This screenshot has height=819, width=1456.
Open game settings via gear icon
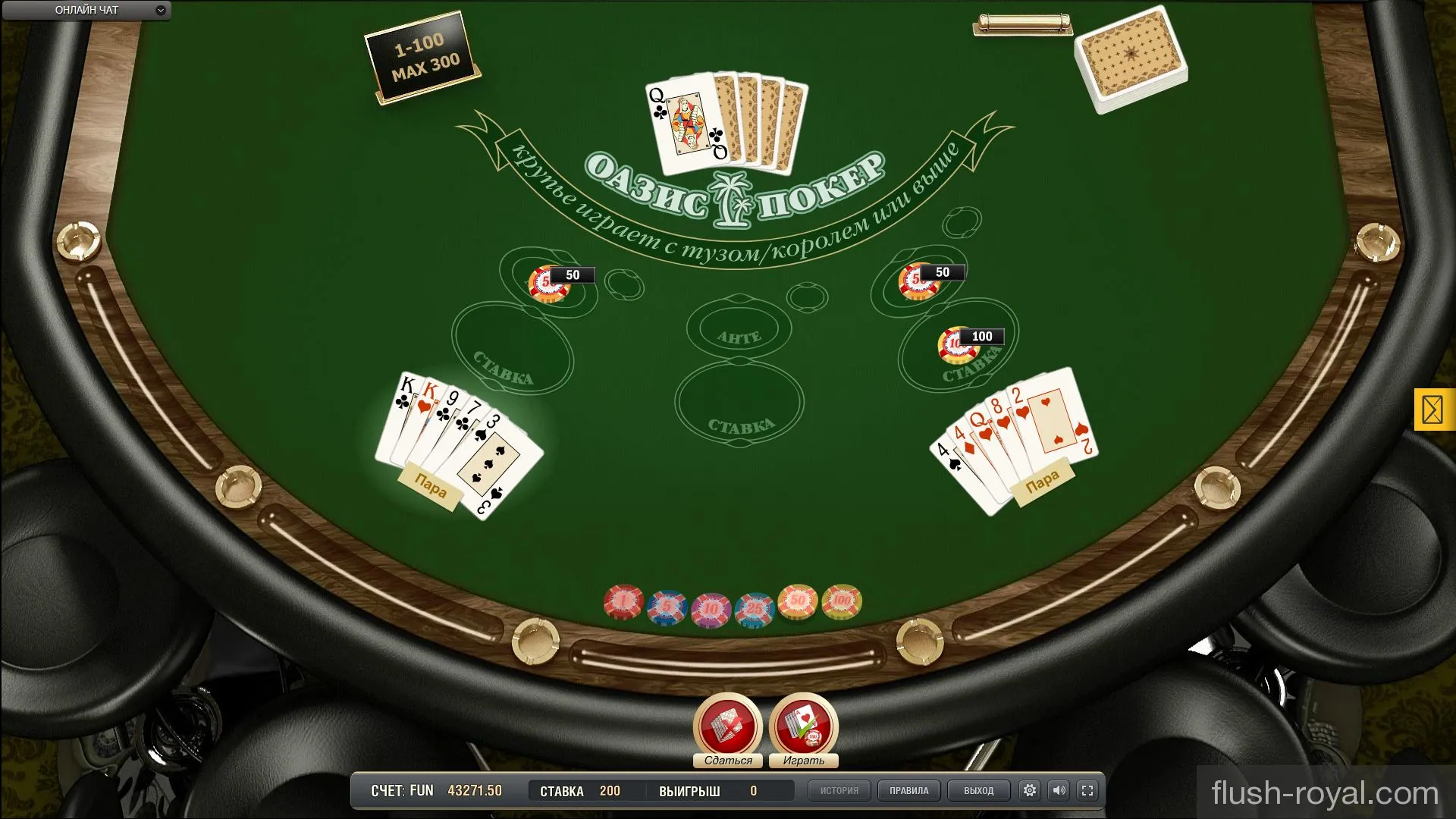[1029, 790]
